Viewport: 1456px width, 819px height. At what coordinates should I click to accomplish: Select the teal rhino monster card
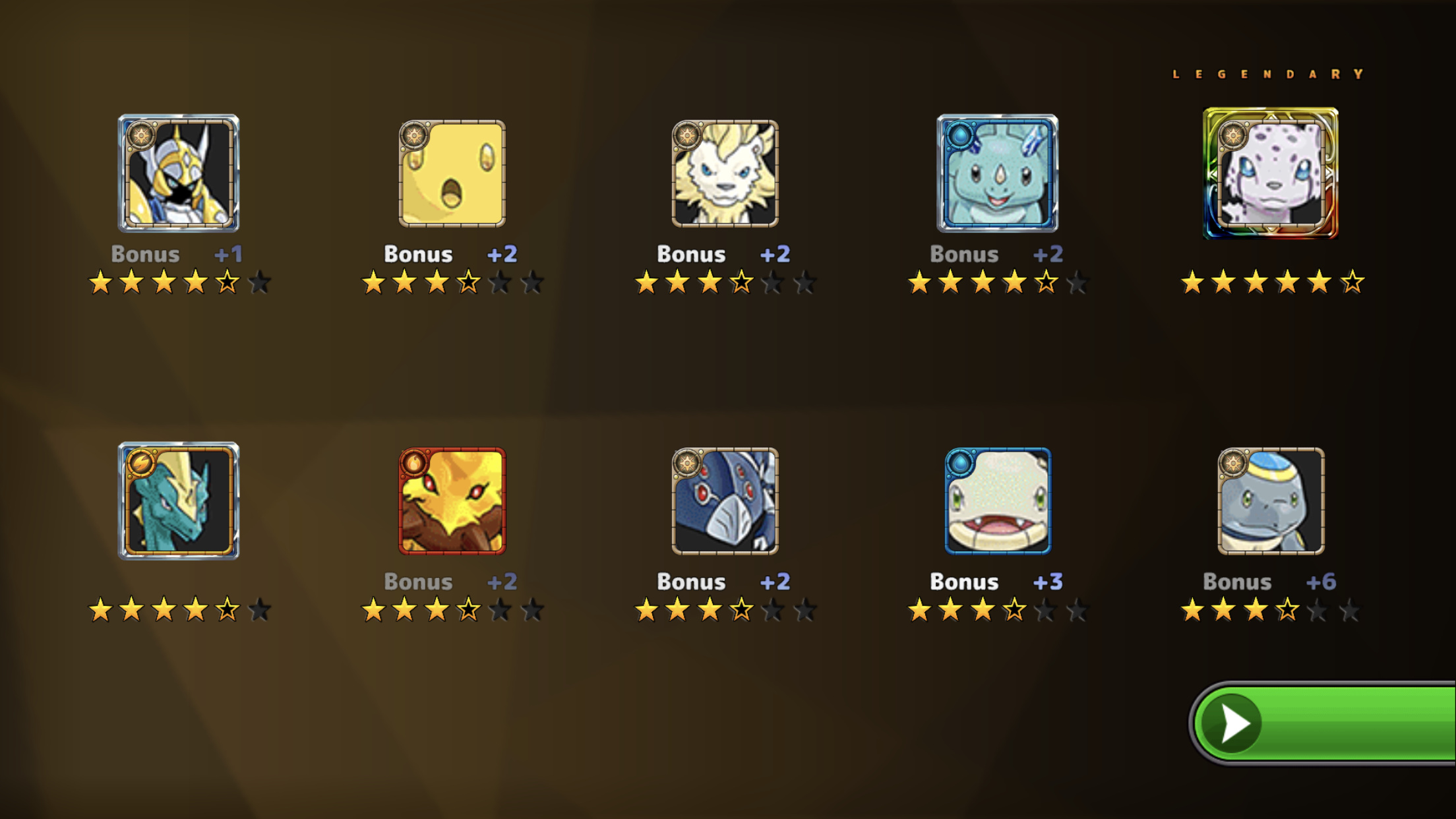pos(997,173)
